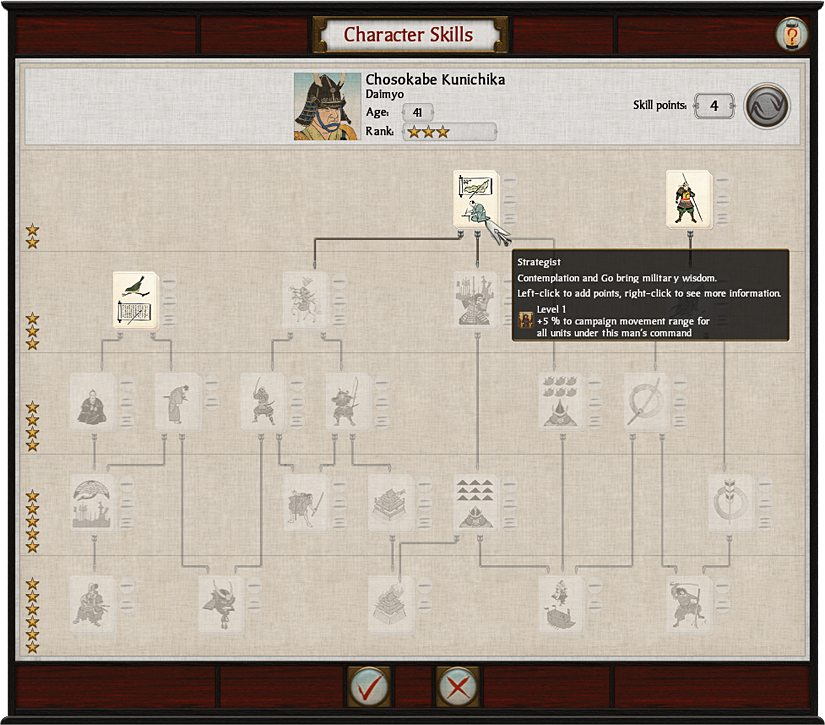Select the mounted horseman skill
This screenshot has width=825, height=725.
point(304,300)
